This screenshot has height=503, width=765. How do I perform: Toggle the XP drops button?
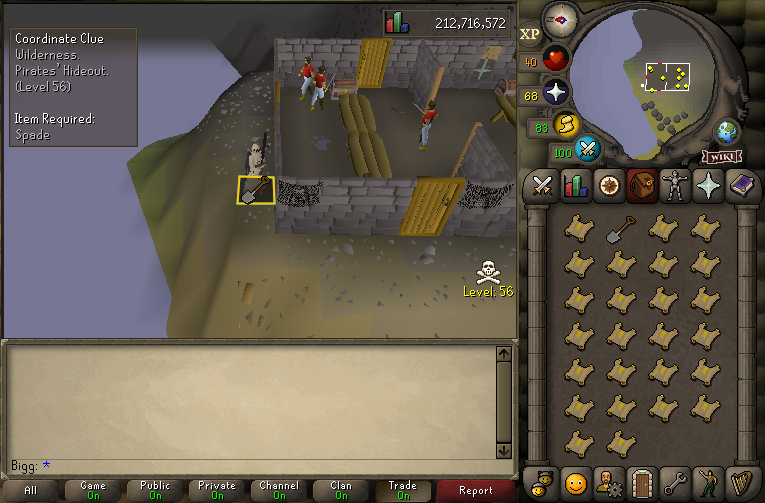click(x=529, y=34)
